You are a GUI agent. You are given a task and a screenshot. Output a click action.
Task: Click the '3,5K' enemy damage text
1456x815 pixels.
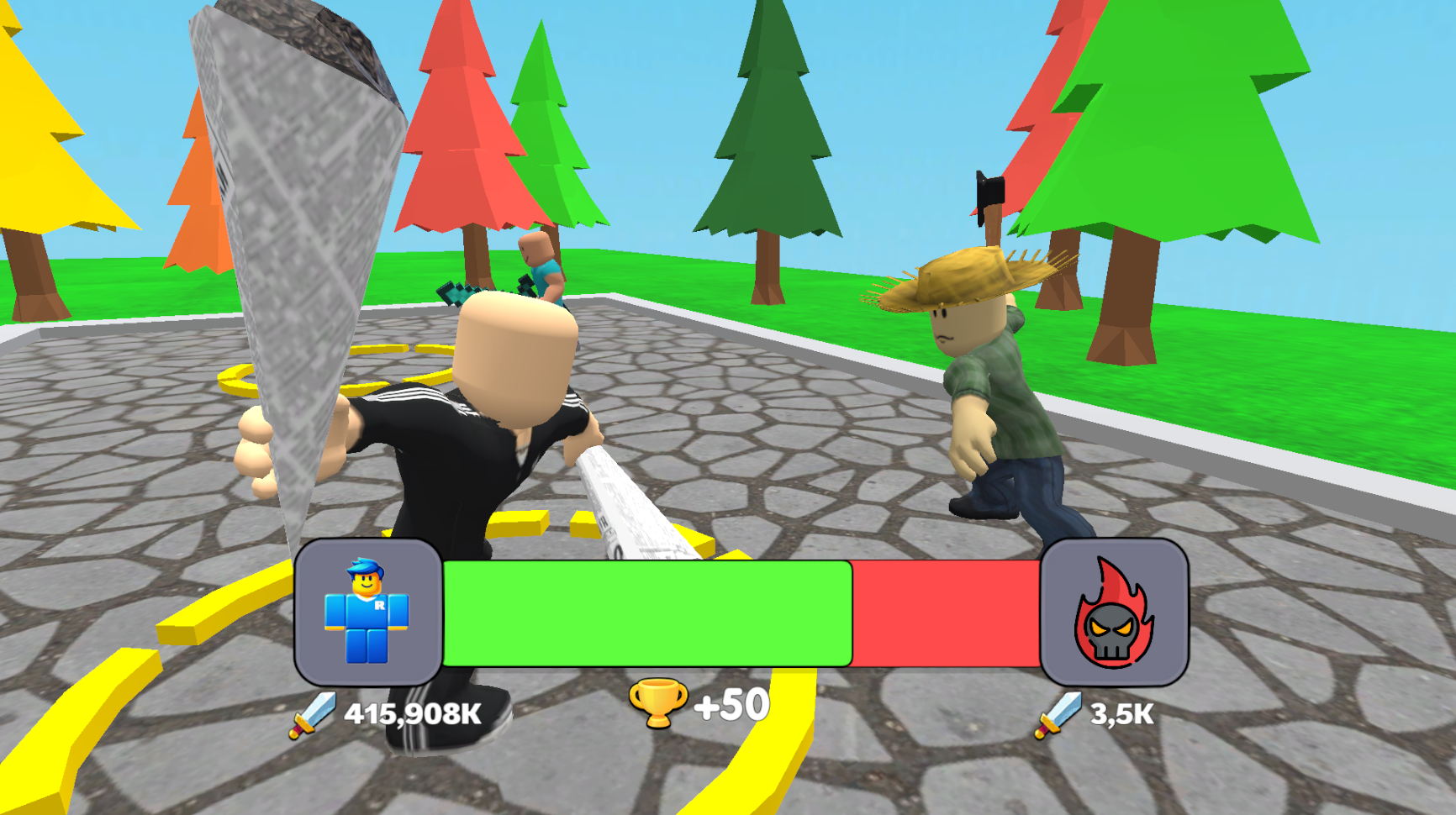1122,712
